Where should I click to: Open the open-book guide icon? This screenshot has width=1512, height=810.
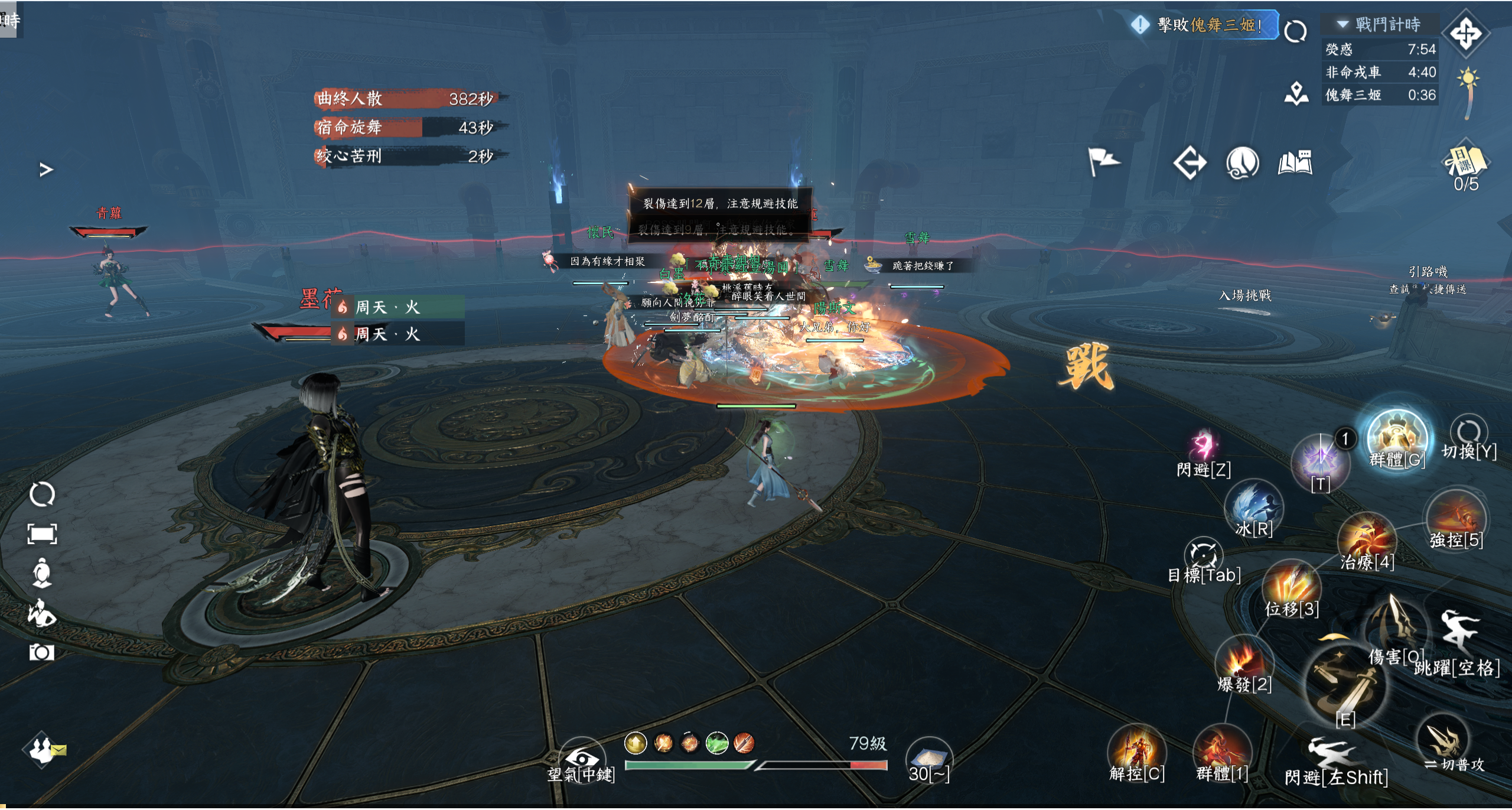[1295, 163]
